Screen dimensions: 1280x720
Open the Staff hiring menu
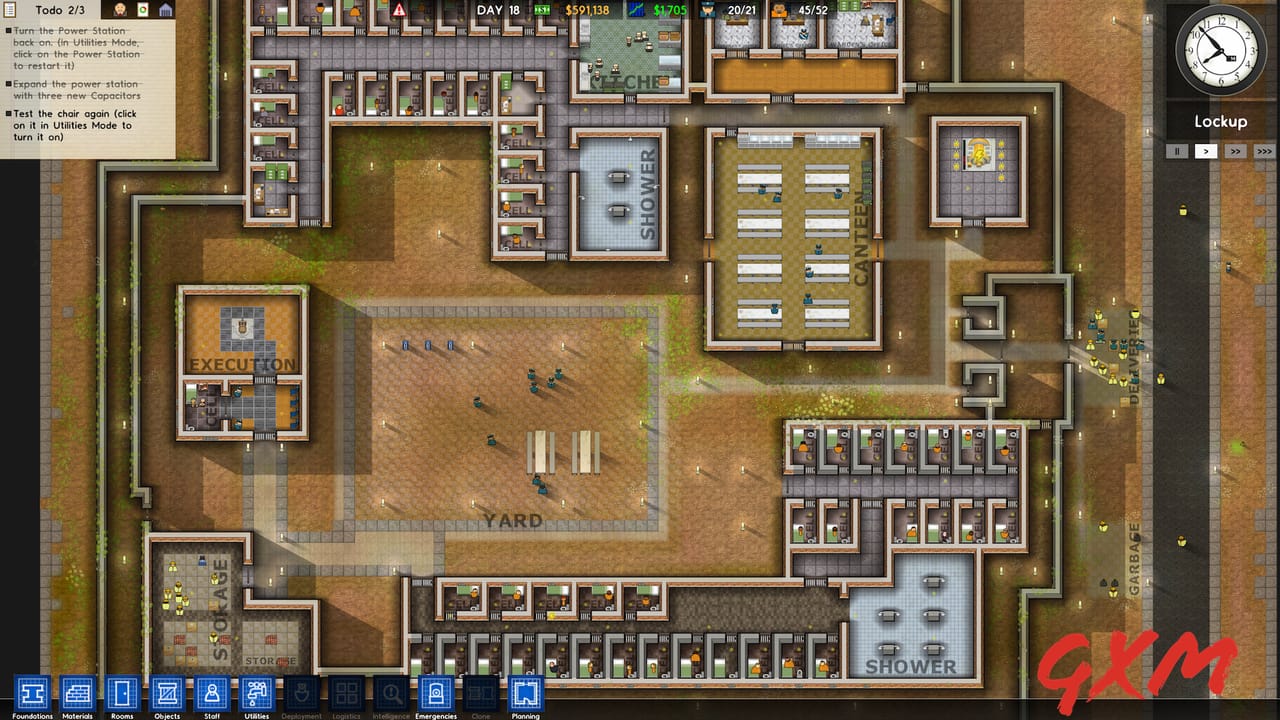(x=212, y=693)
